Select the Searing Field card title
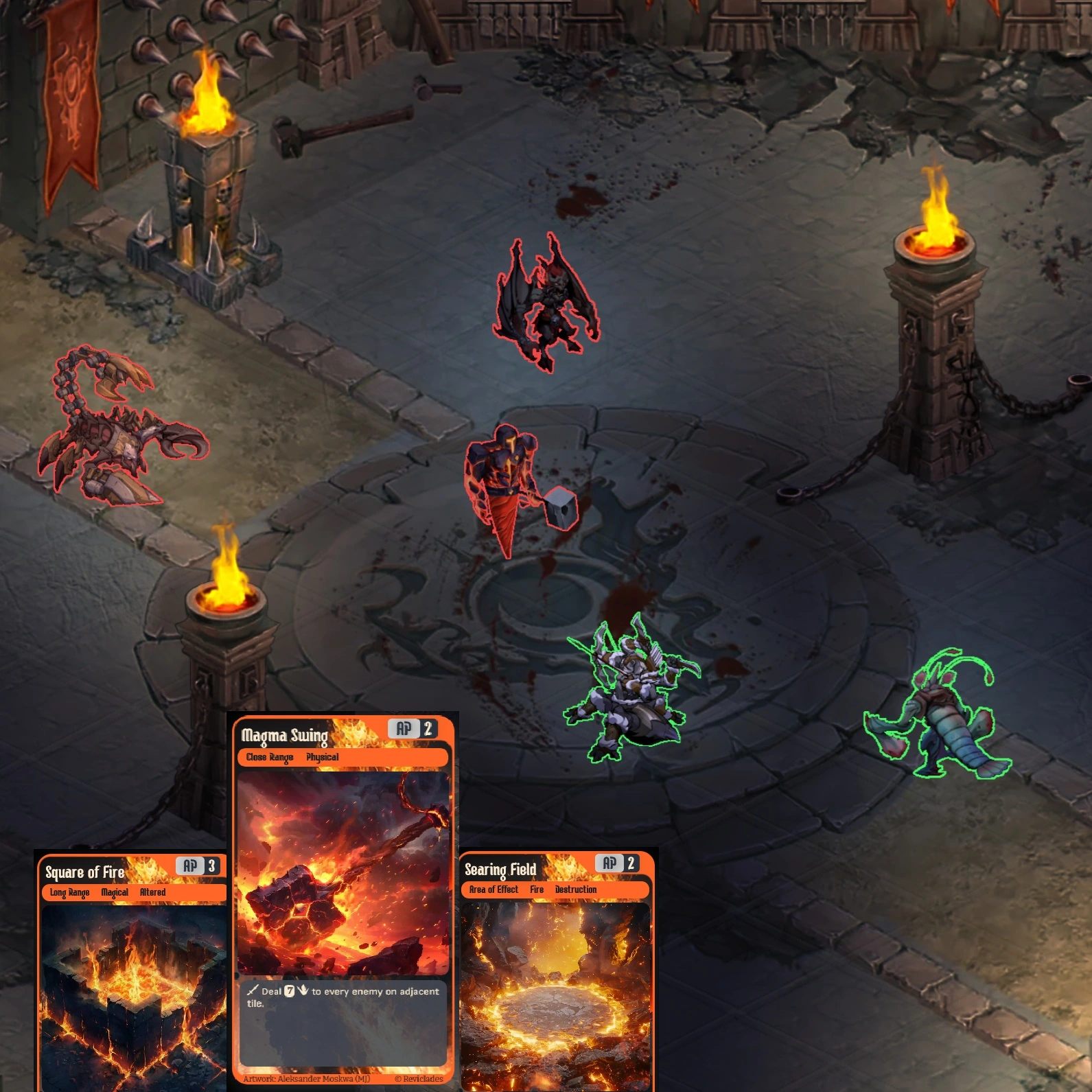The height and width of the screenshot is (1092, 1092). [x=500, y=868]
